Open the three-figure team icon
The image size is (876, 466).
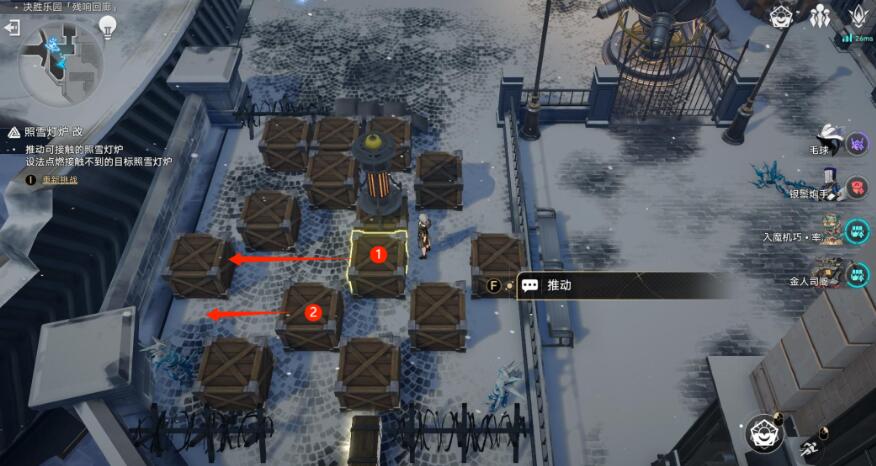(820, 15)
